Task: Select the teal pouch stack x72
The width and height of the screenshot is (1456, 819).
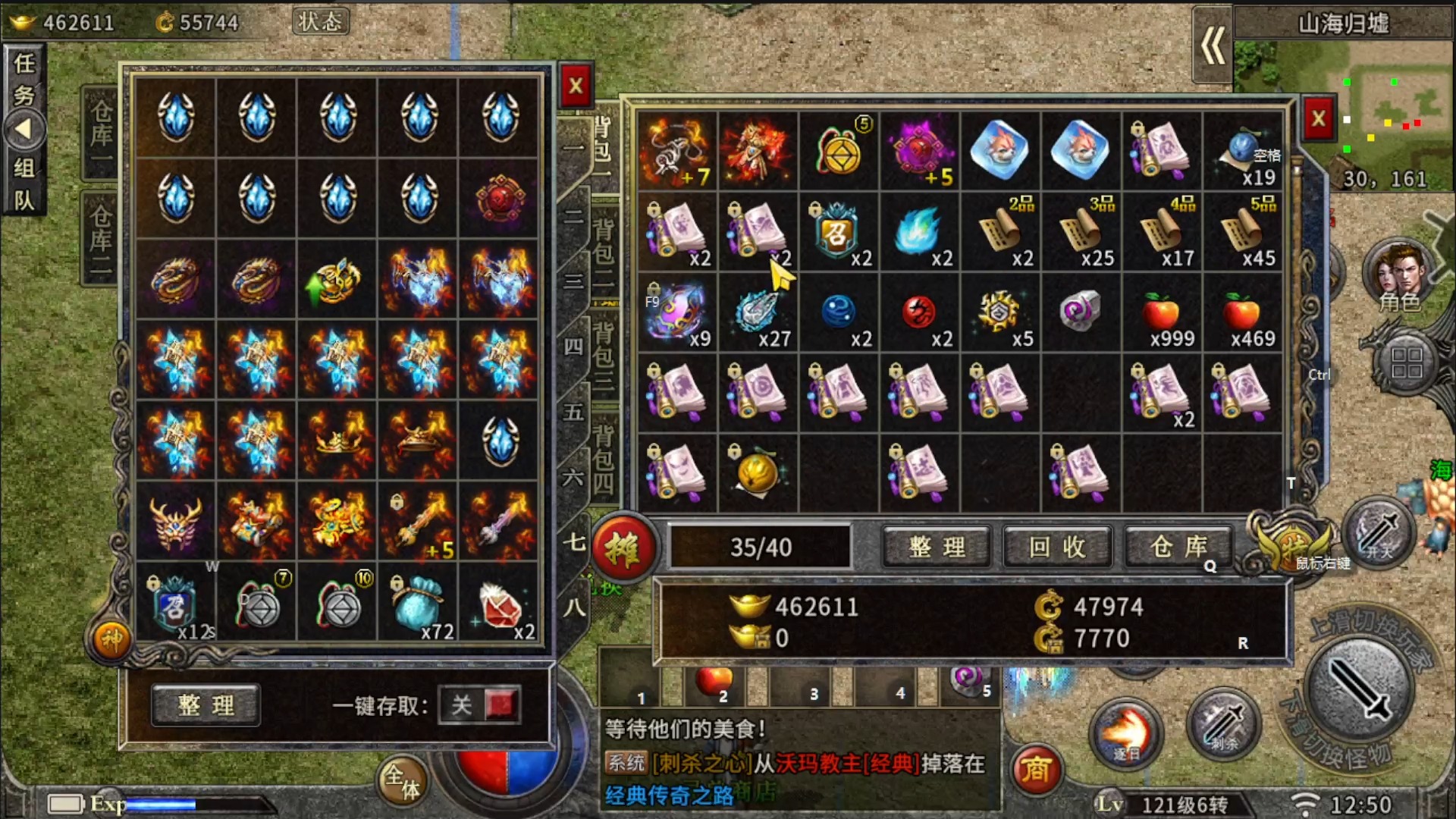Action: pyautogui.click(x=419, y=604)
